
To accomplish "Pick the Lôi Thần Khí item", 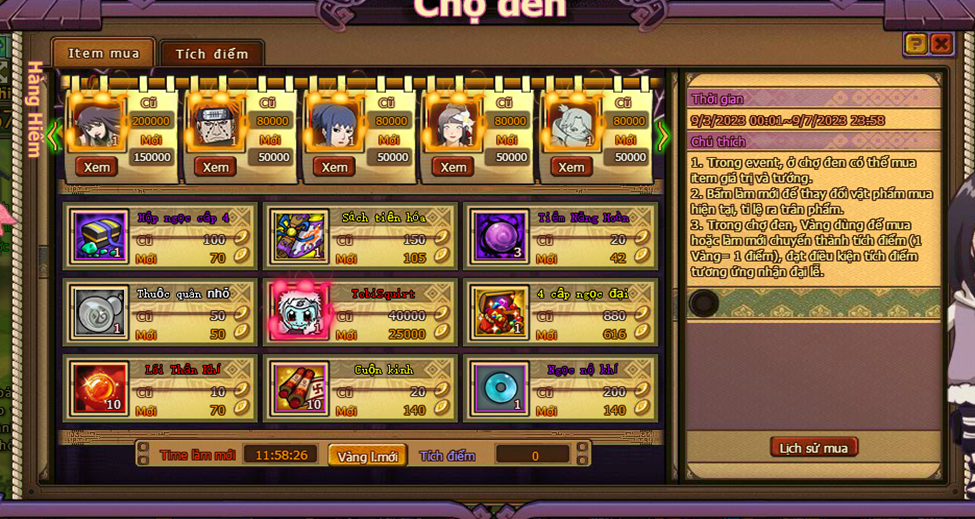I will tap(100, 388).
